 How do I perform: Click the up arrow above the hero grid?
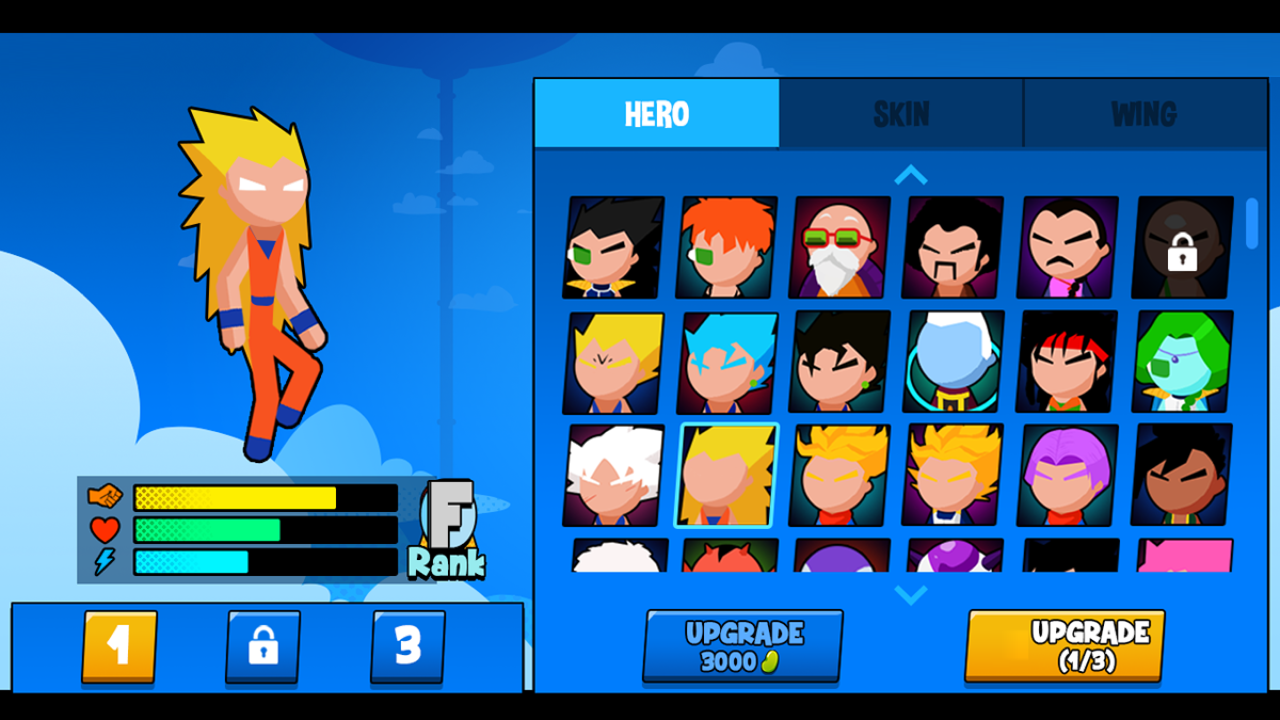909,174
